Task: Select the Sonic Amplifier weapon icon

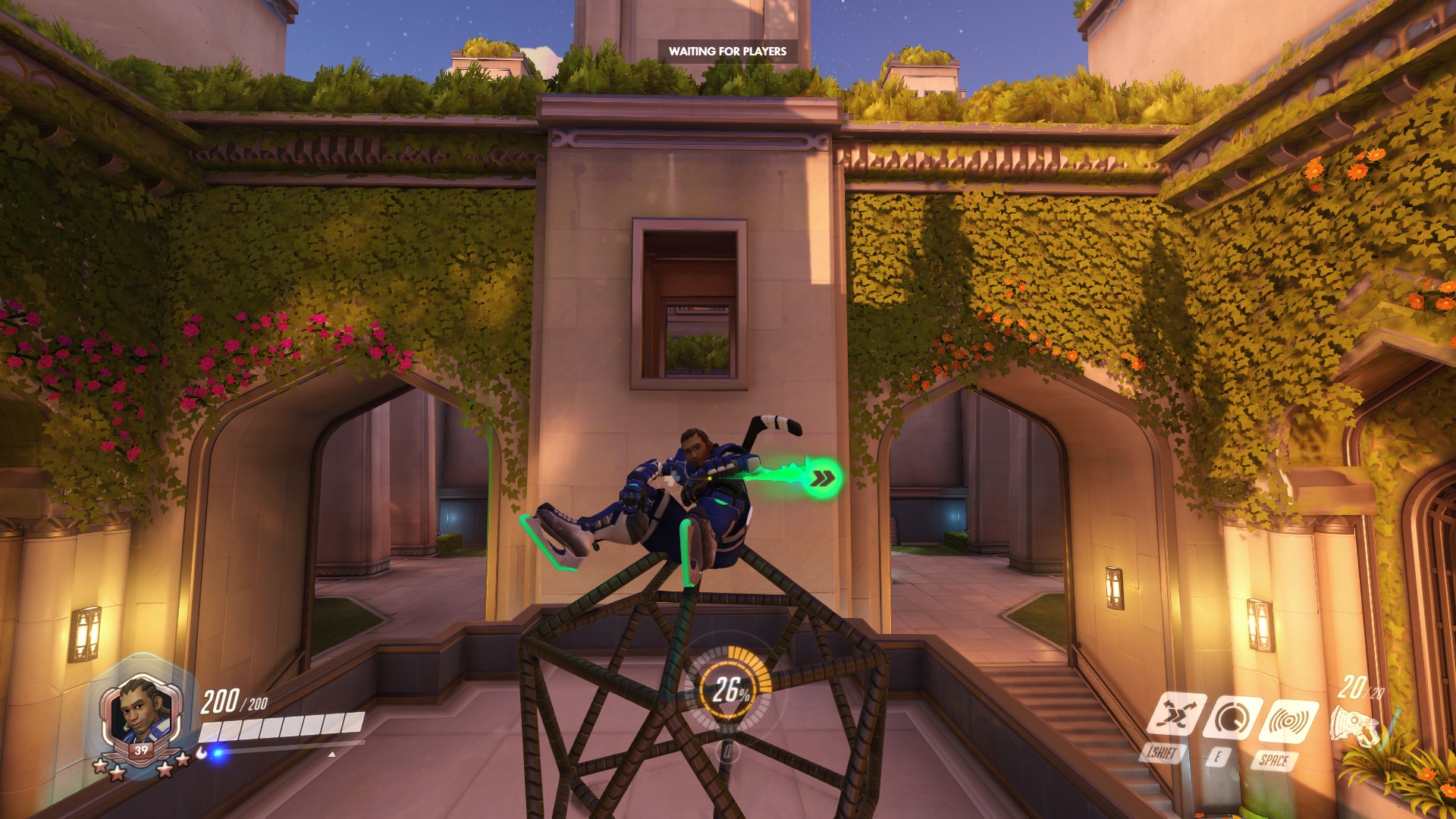Action: coord(1356,724)
